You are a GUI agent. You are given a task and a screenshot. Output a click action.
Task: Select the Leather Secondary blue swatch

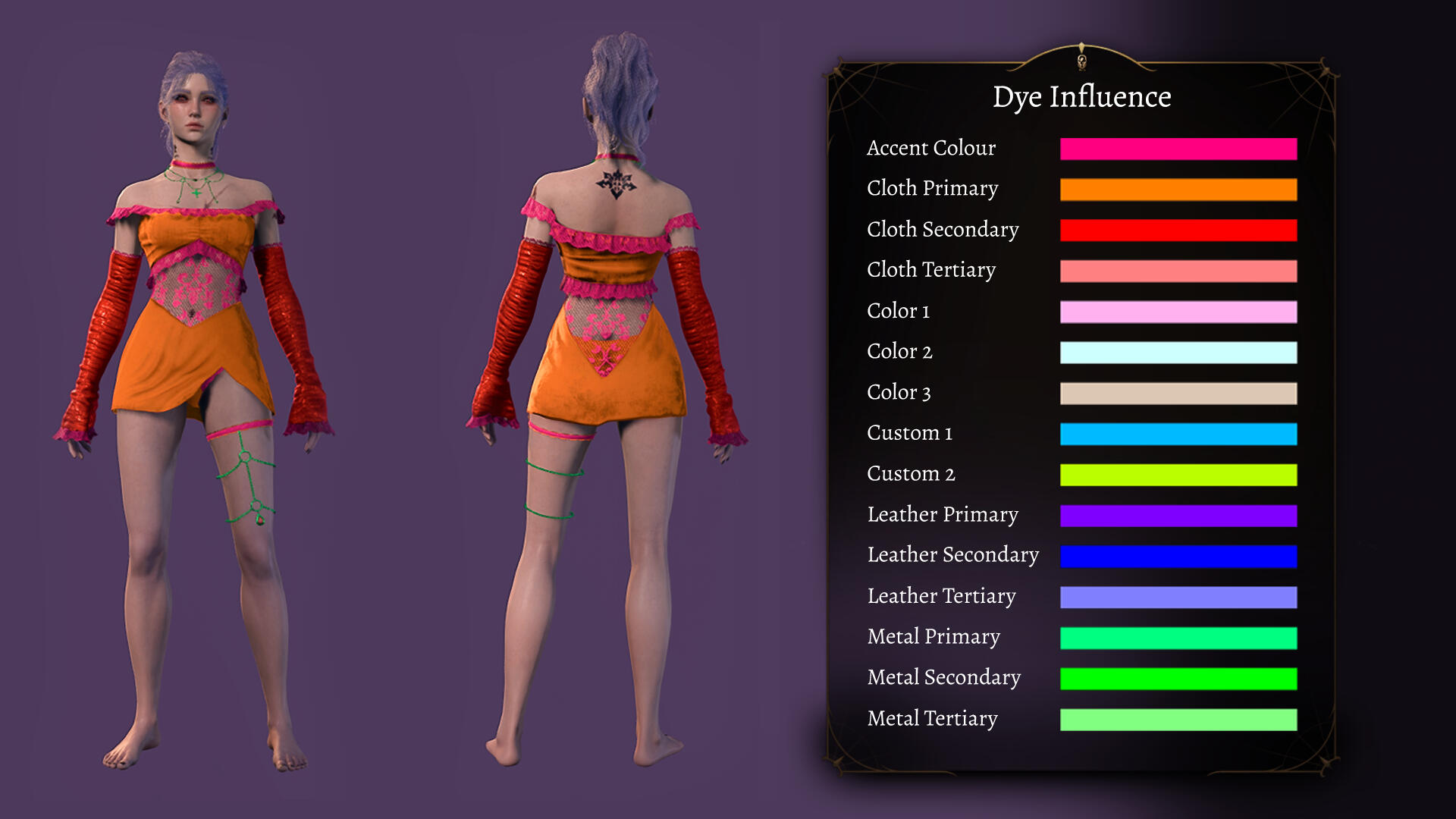(x=1178, y=557)
